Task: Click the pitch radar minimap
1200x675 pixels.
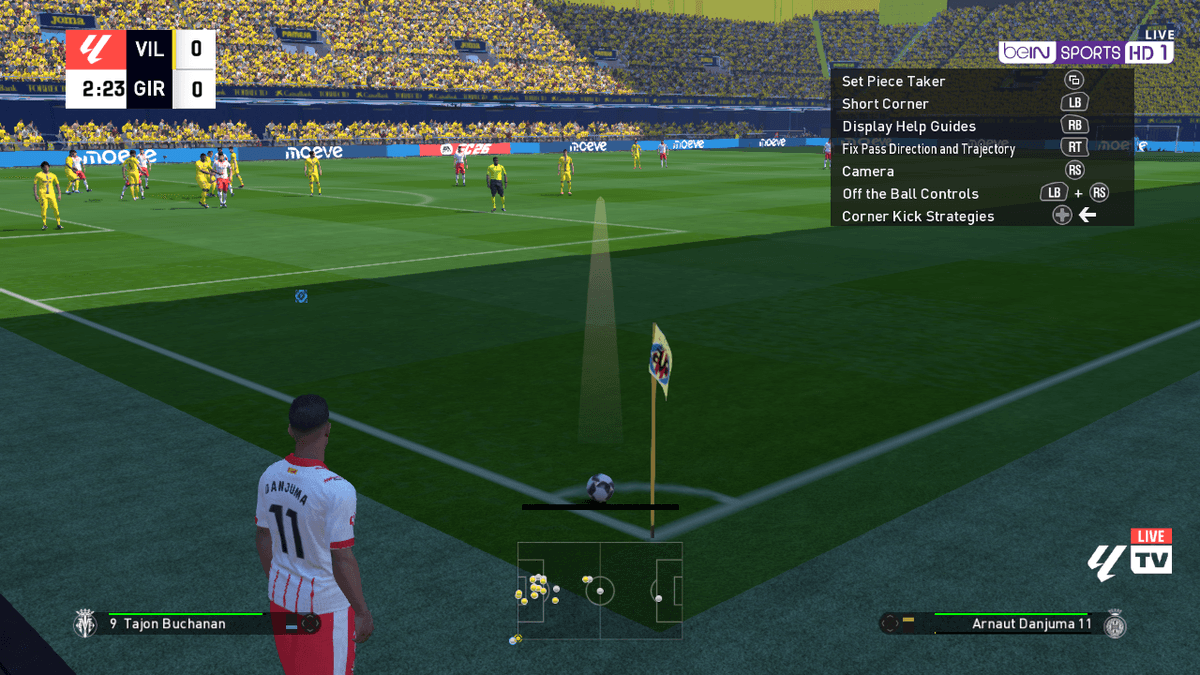Action: click(600, 590)
